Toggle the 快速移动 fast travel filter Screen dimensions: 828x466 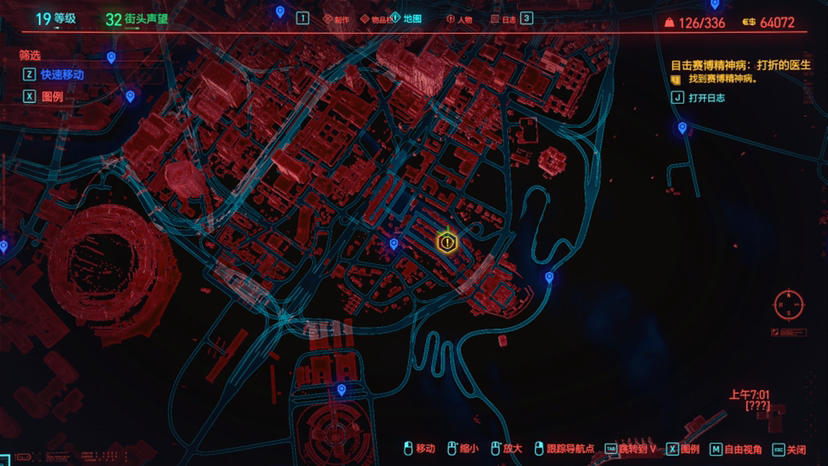pyautogui.click(x=55, y=74)
